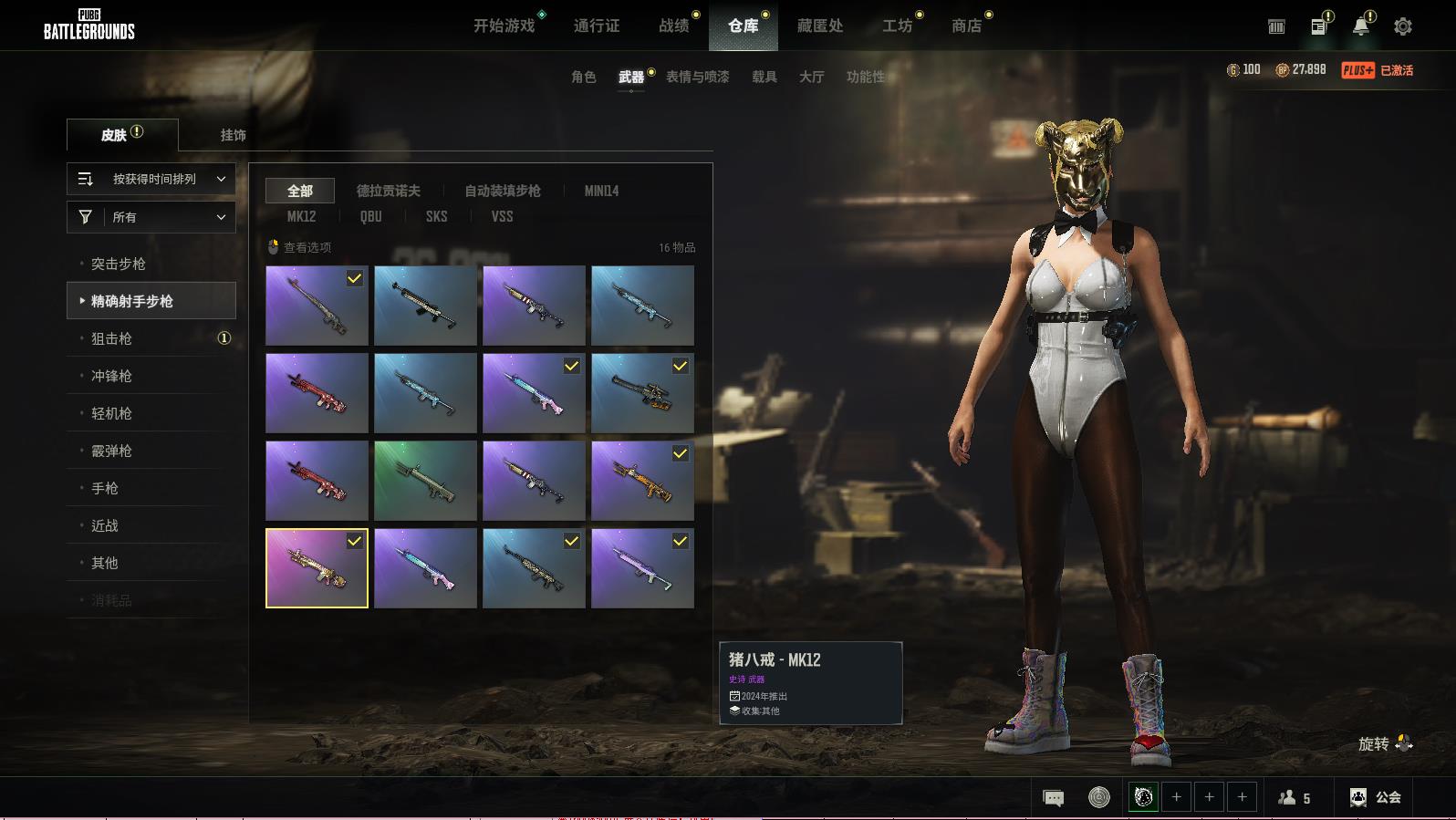Select the 角色 sub-tab
This screenshot has width=1456, height=820.
pyautogui.click(x=584, y=77)
